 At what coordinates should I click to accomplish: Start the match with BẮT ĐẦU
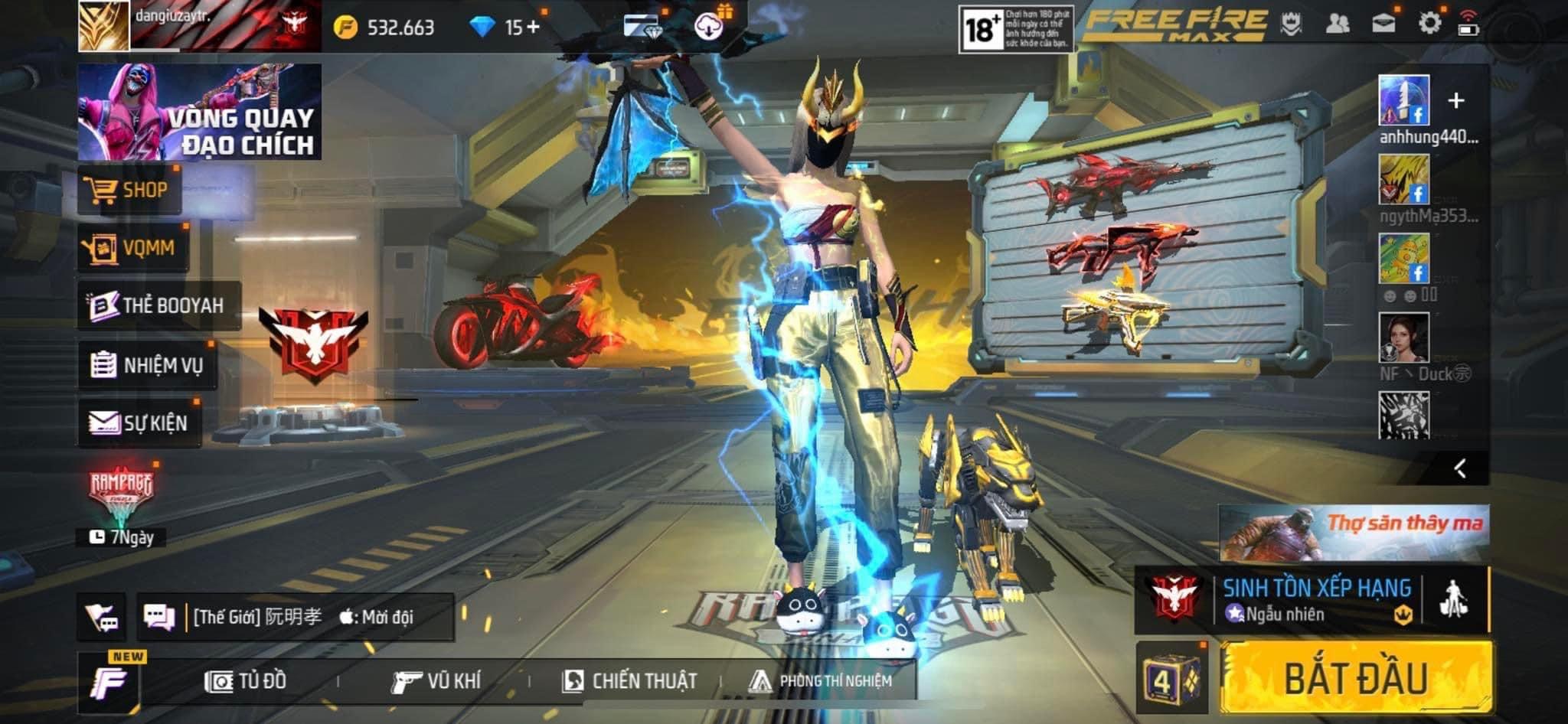(1355, 678)
